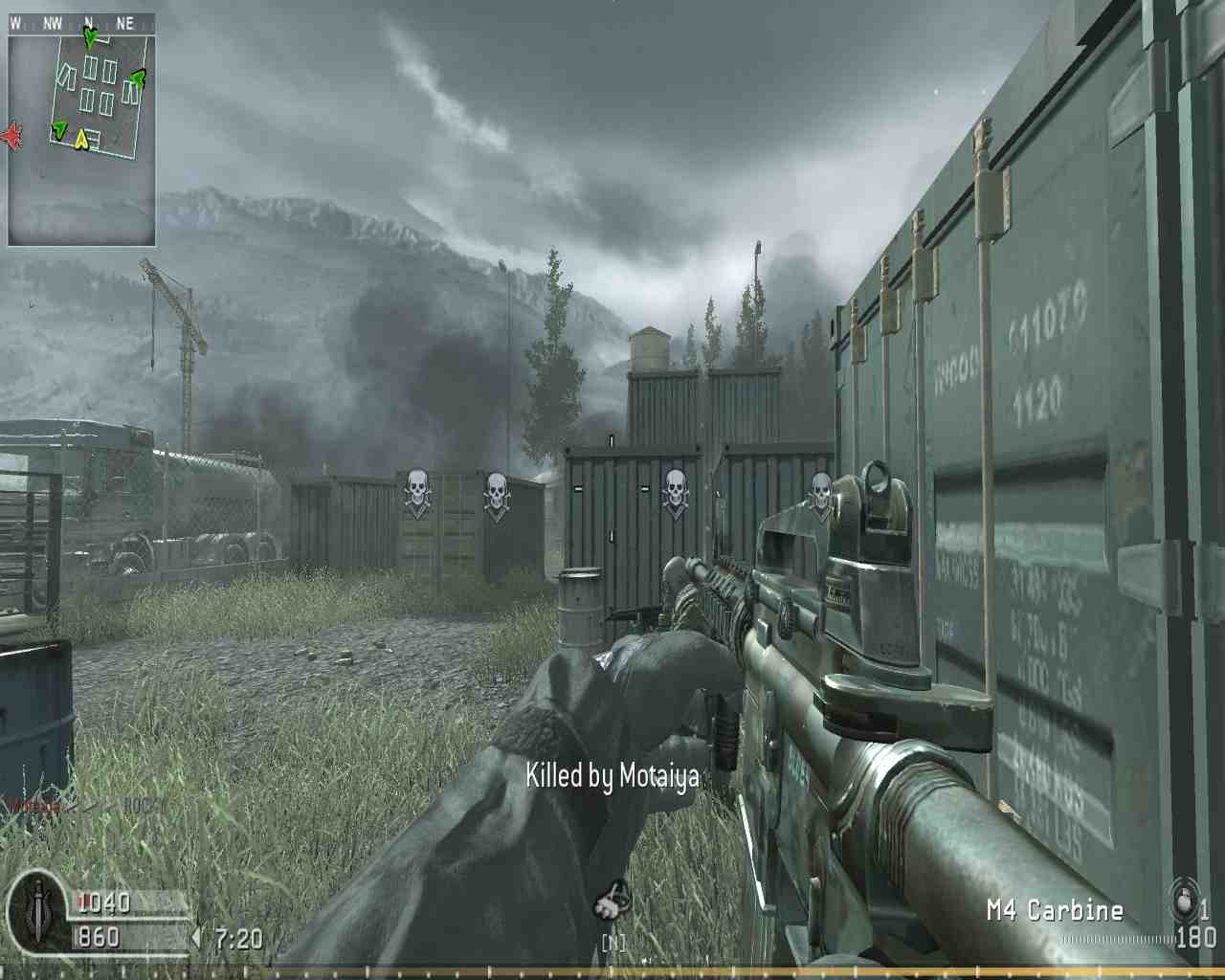The image size is (1225, 980).
Task: Click the yellow player arrow on the minimap
Action: pyautogui.click(x=80, y=138)
